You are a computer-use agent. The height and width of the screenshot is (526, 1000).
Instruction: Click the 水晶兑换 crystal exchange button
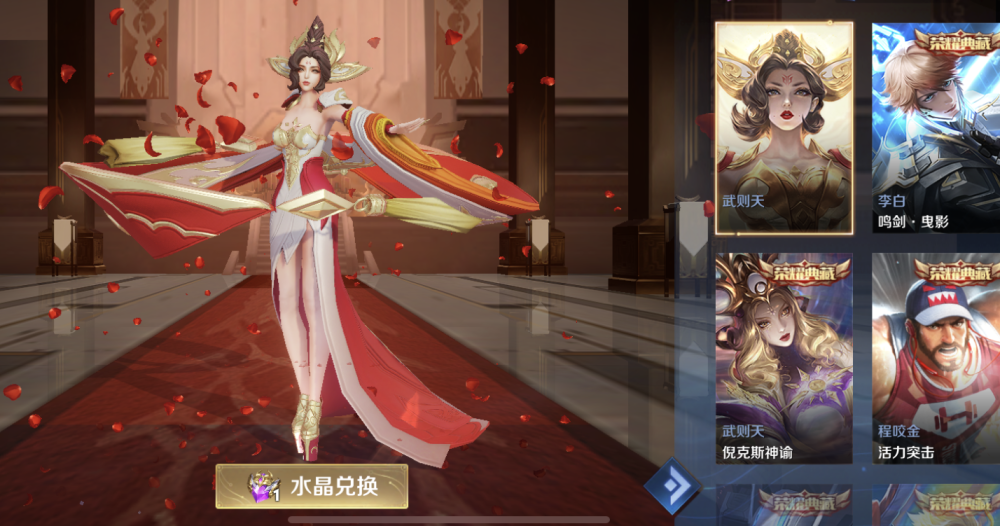[x=311, y=487]
